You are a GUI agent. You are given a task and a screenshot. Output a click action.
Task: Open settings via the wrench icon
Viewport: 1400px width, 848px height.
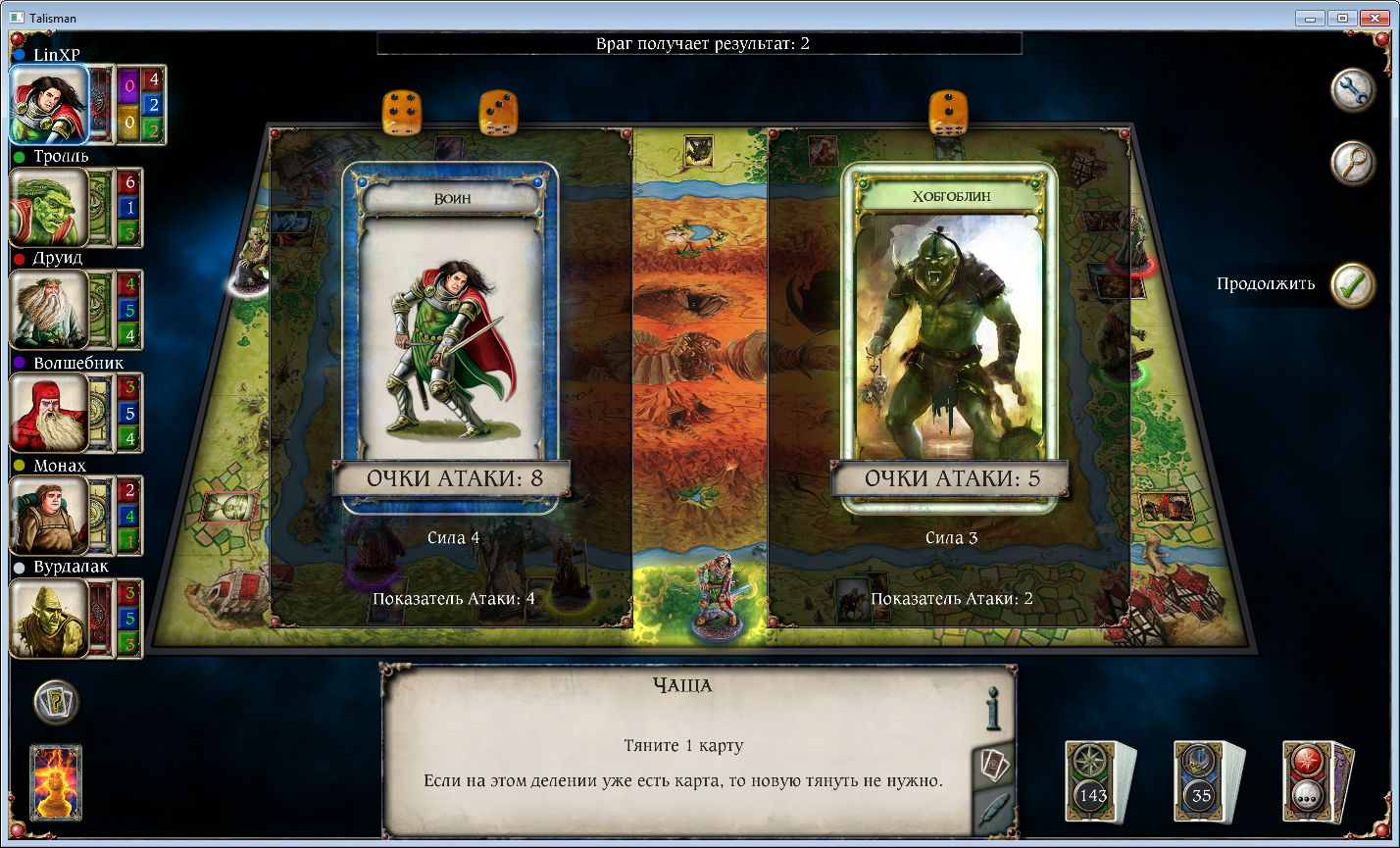point(1353,91)
